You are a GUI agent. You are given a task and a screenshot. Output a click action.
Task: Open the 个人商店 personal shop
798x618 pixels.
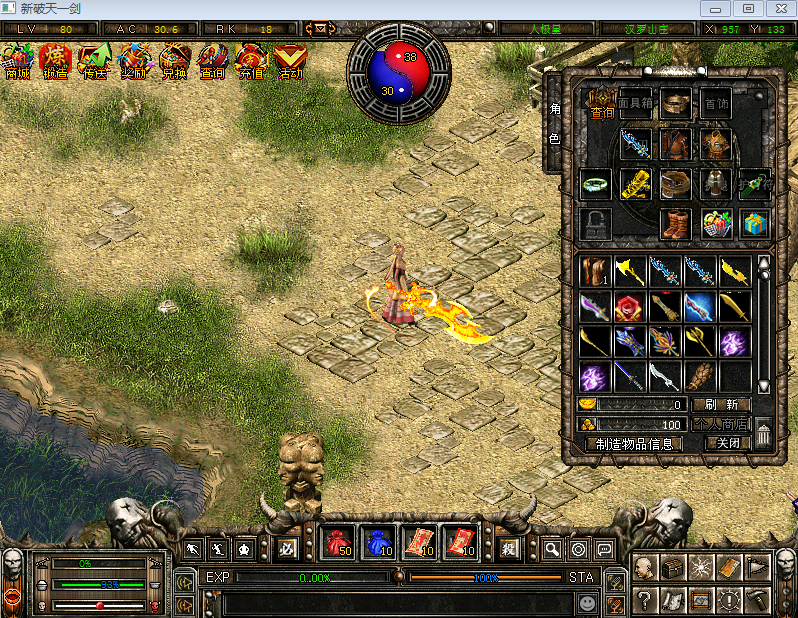pos(720,424)
